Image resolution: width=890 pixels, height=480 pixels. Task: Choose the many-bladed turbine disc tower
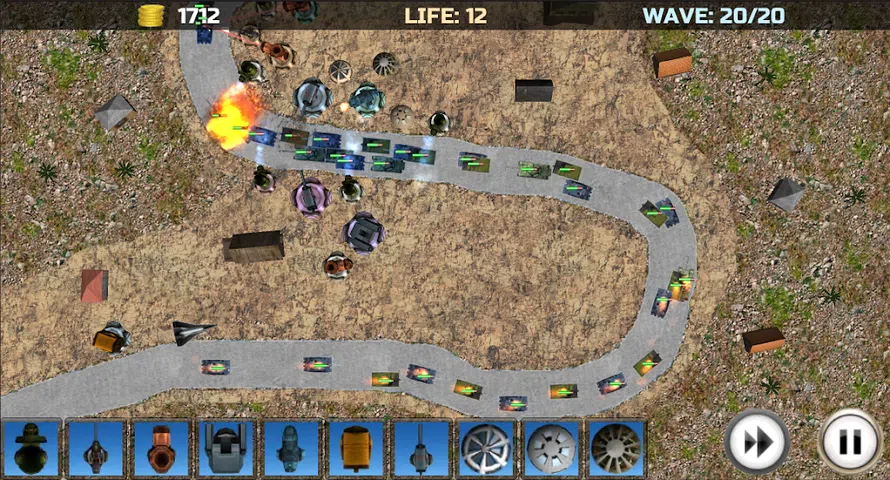(616, 447)
